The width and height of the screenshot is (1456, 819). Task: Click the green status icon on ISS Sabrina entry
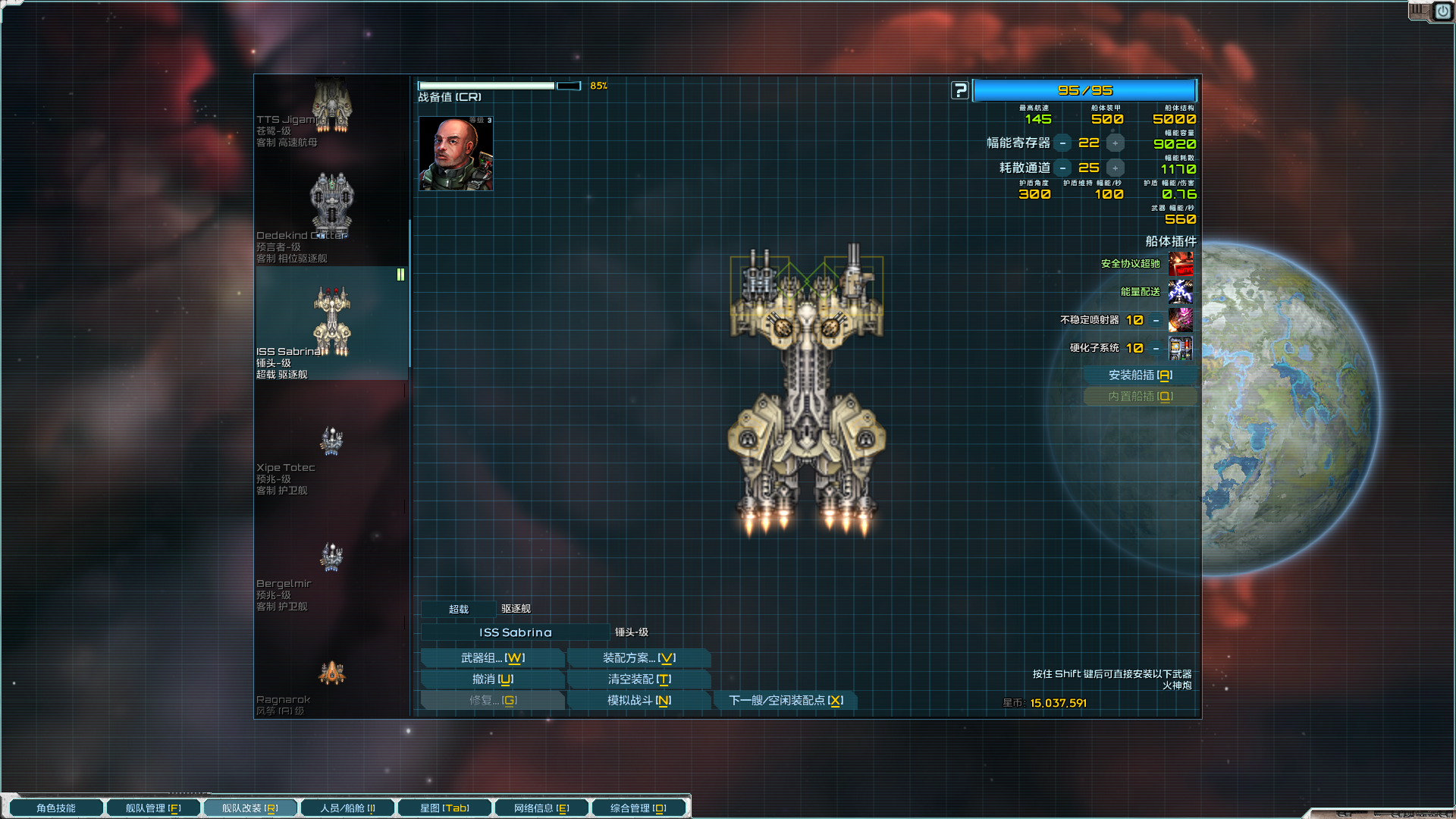(x=400, y=275)
